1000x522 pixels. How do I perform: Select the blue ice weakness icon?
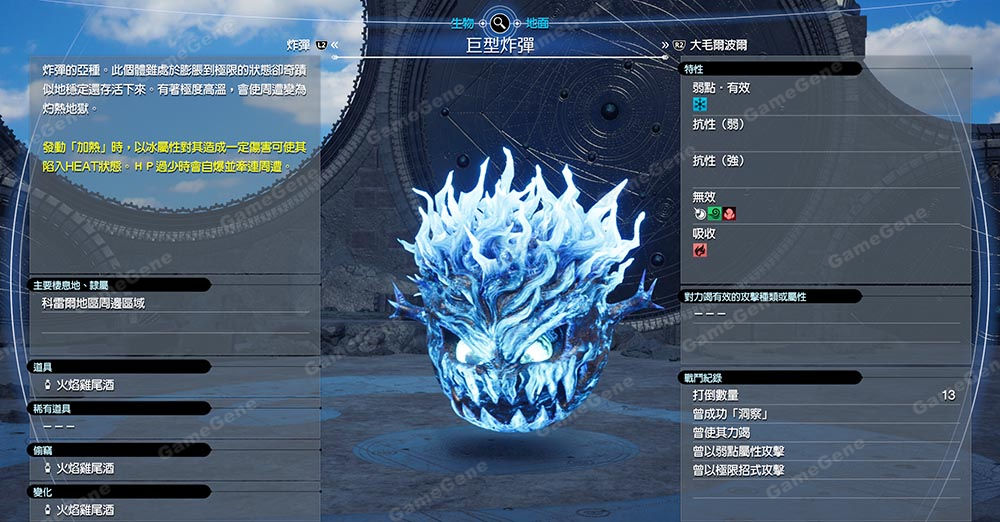click(x=700, y=104)
